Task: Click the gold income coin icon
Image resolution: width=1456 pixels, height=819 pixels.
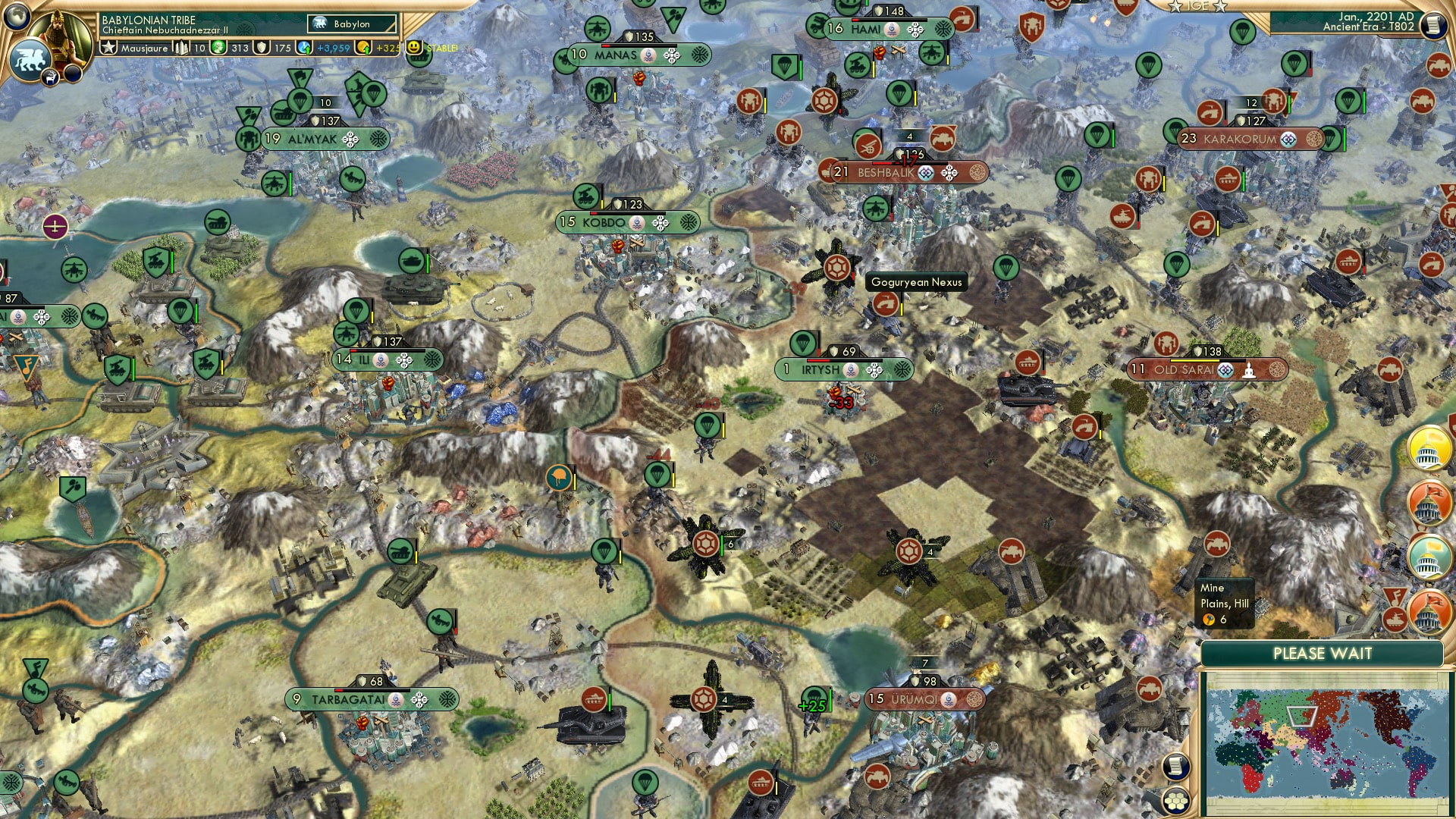Action: point(362,48)
